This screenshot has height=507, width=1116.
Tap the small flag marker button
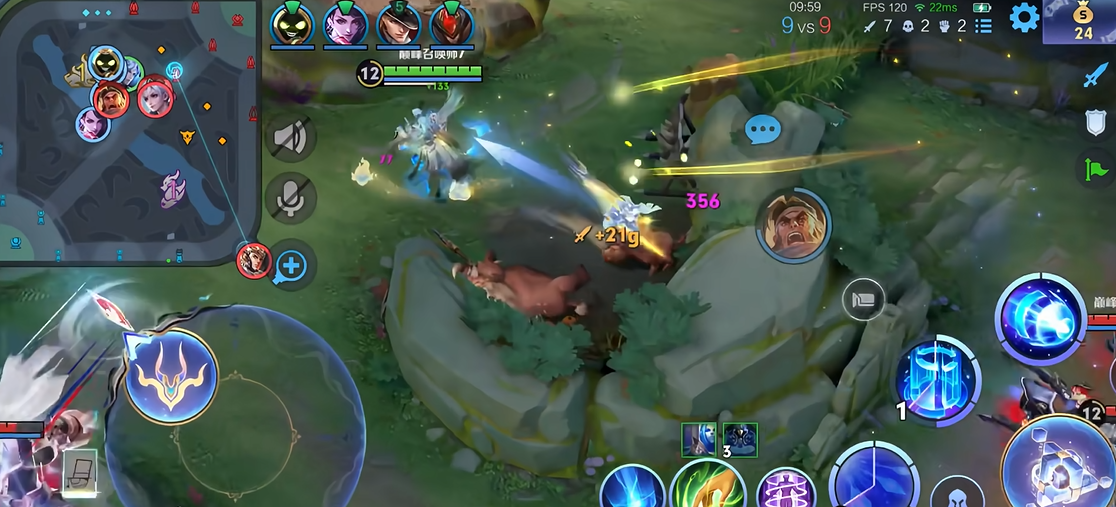(863, 299)
